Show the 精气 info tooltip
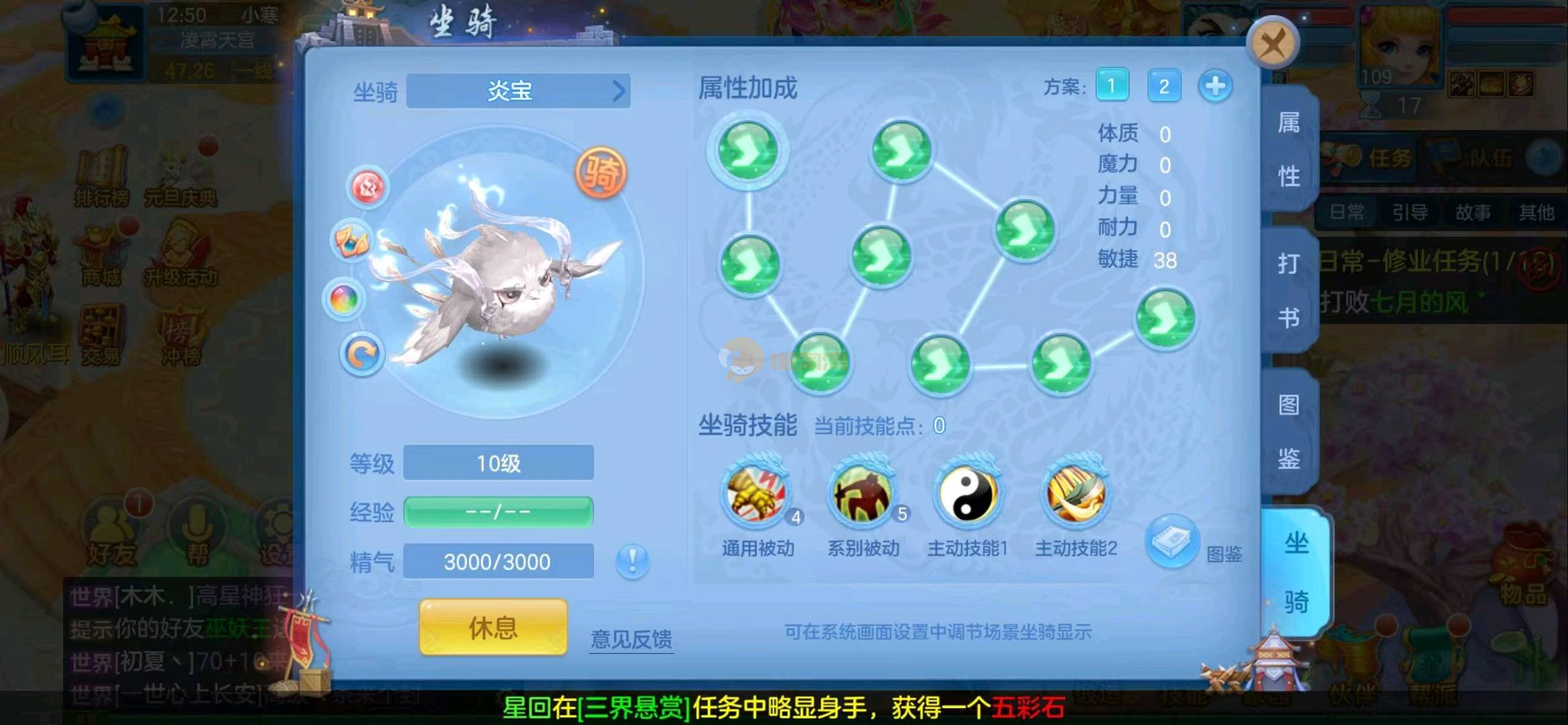The height and width of the screenshot is (725, 1568). (x=632, y=560)
